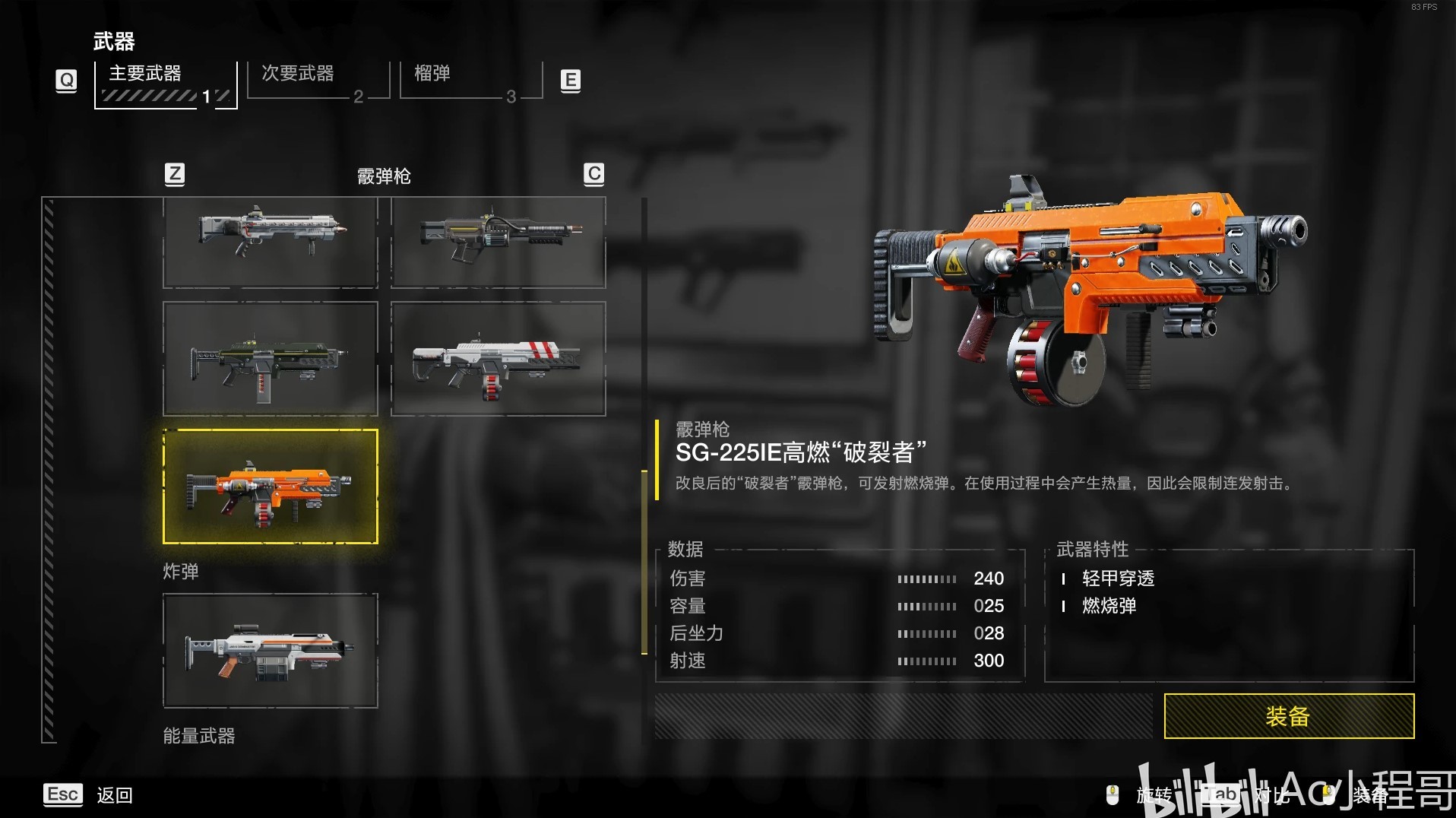Image resolution: width=1456 pixels, height=818 pixels.
Task: Select the grenade launcher under 炸弹 section
Action: point(270,650)
